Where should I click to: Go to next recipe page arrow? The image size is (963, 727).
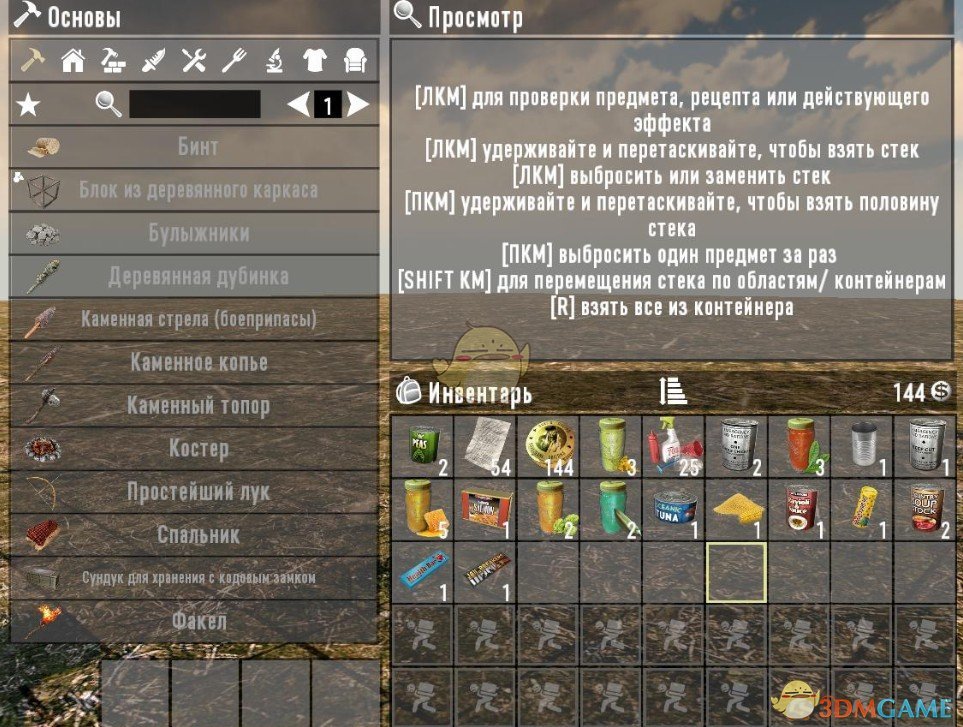point(358,104)
